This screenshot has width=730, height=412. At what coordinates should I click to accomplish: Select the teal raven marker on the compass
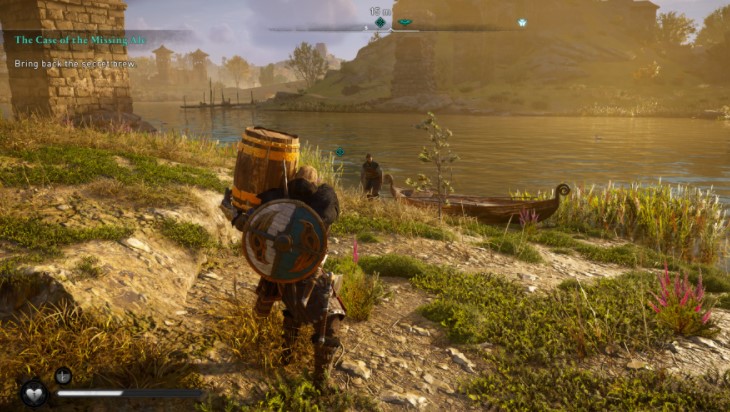(x=405, y=22)
